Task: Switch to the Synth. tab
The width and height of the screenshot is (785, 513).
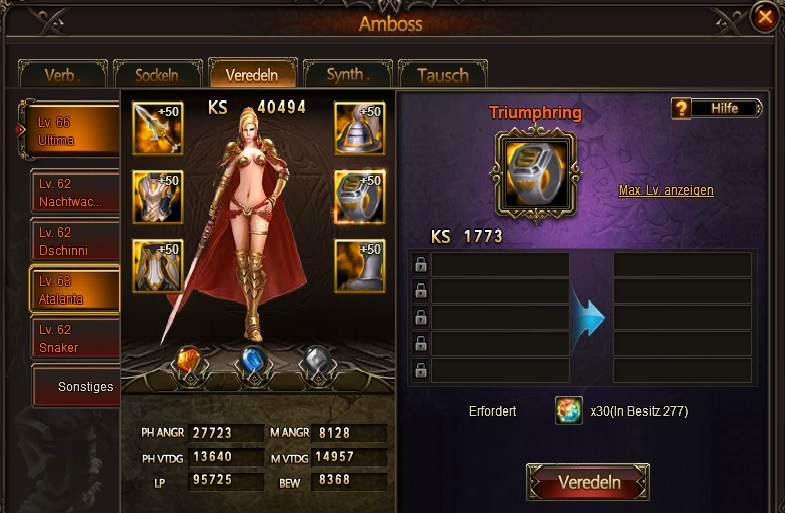Action: pos(347,74)
